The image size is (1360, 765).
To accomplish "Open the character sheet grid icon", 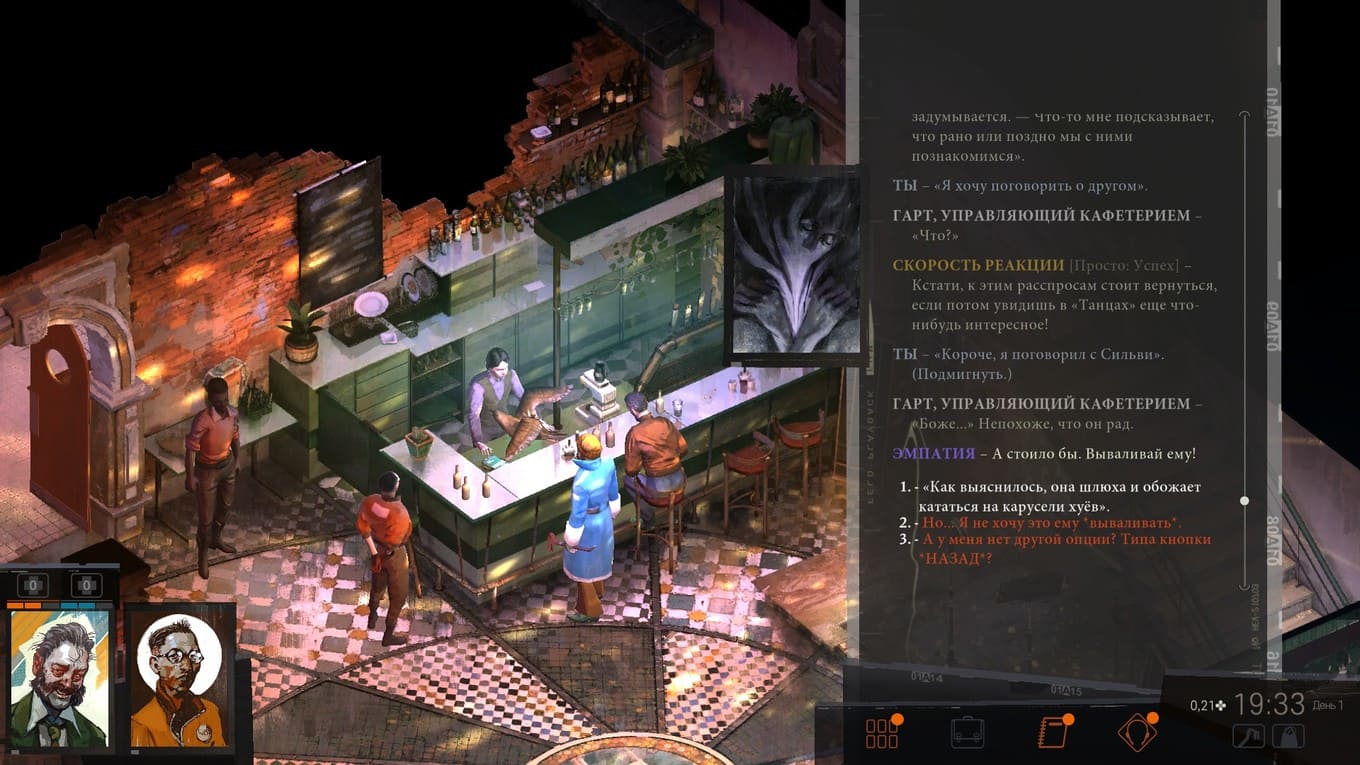I will [x=883, y=732].
